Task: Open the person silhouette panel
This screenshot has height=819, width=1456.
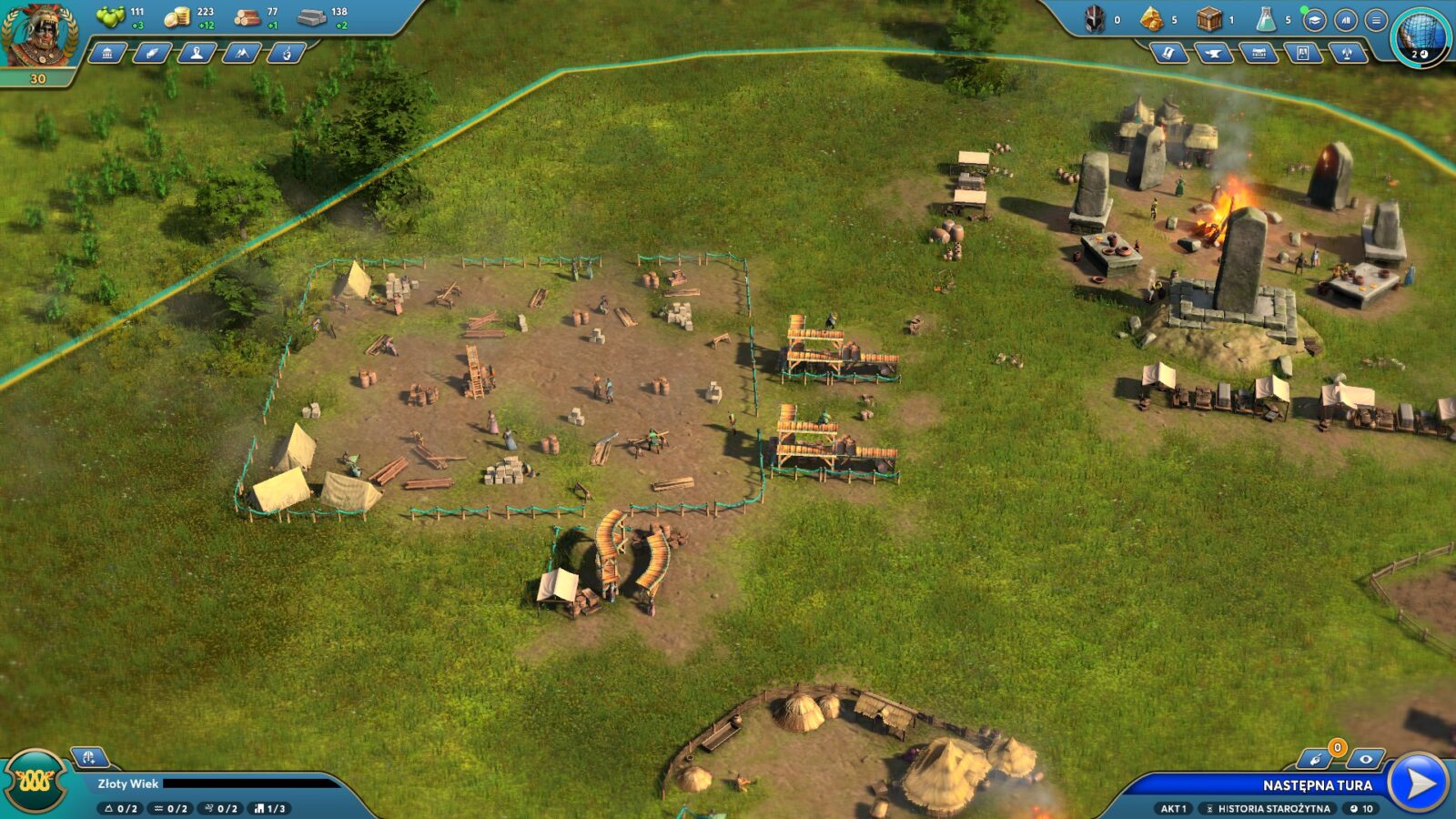Action: click(x=197, y=54)
